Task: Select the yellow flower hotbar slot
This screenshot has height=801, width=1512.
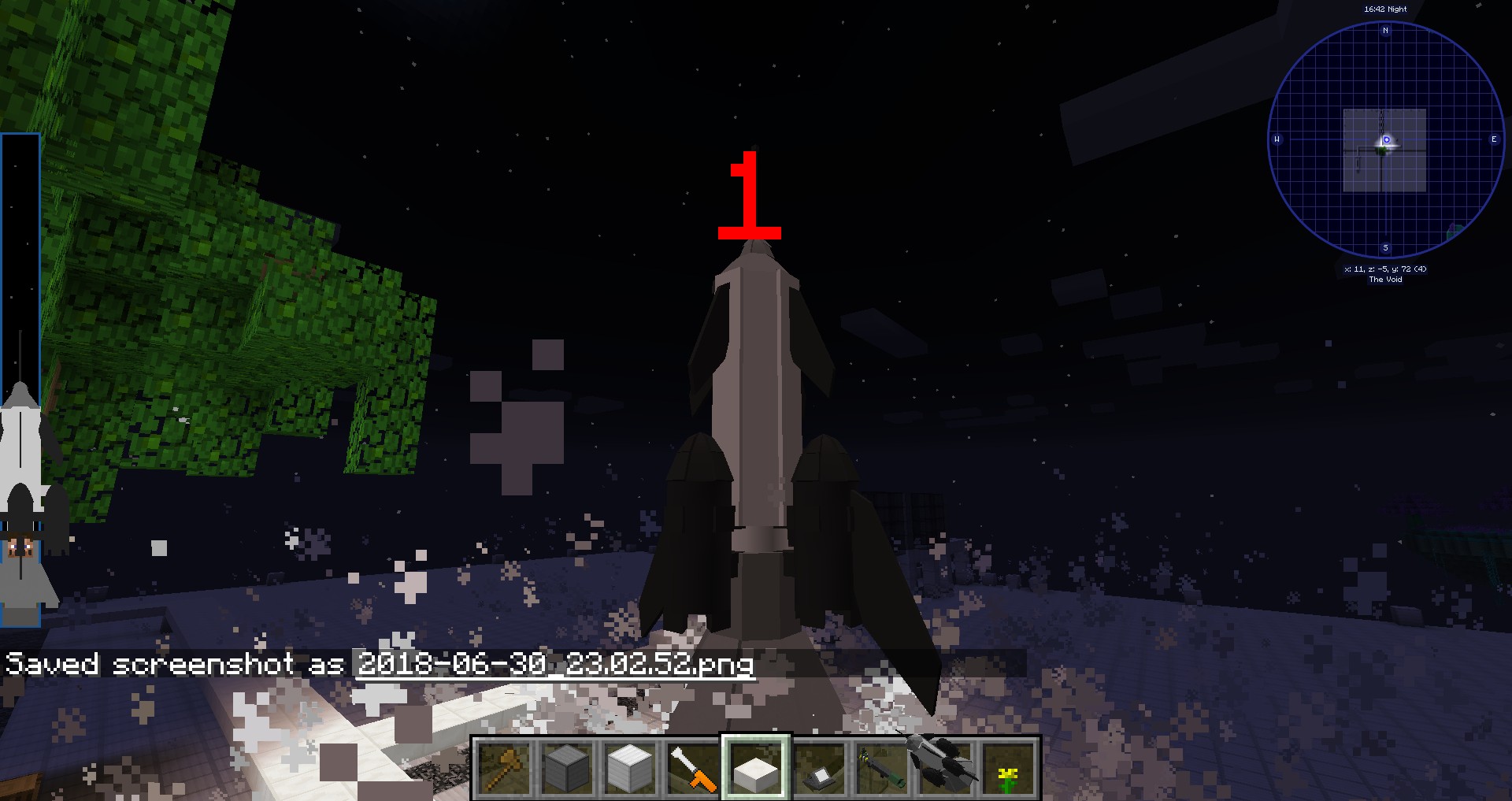Action: pos(1008,768)
